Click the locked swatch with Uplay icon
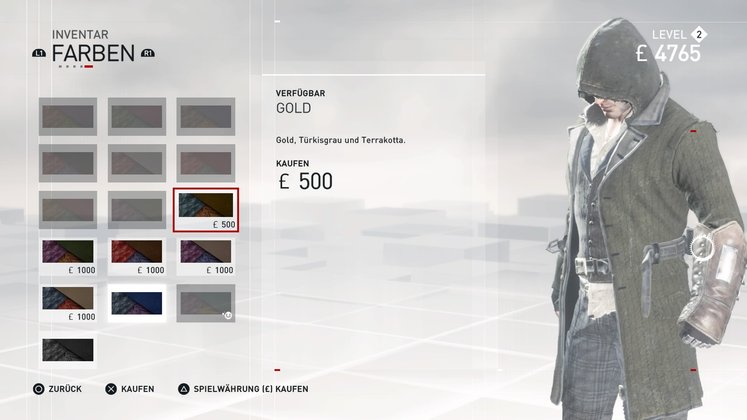Viewport: 747px width, 420px height. [206, 302]
